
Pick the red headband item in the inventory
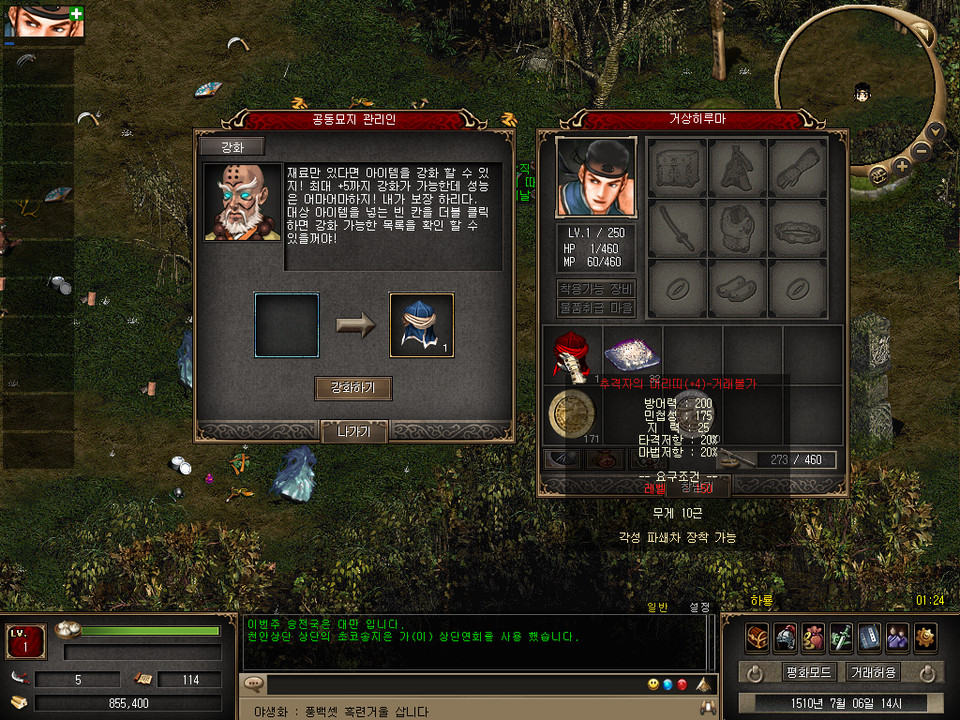click(x=572, y=353)
